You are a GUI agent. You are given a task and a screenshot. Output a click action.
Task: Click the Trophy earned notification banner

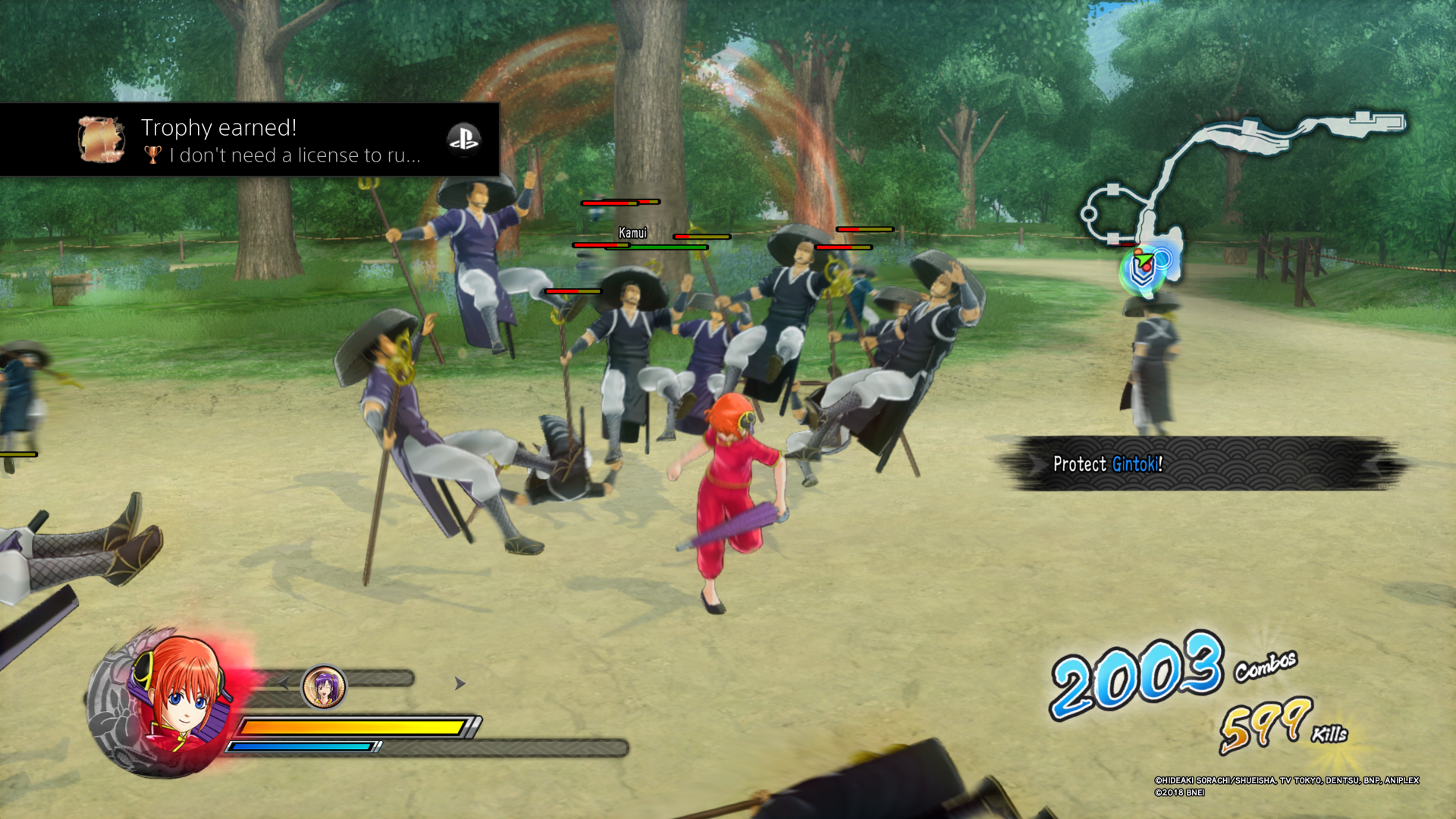[250, 140]
